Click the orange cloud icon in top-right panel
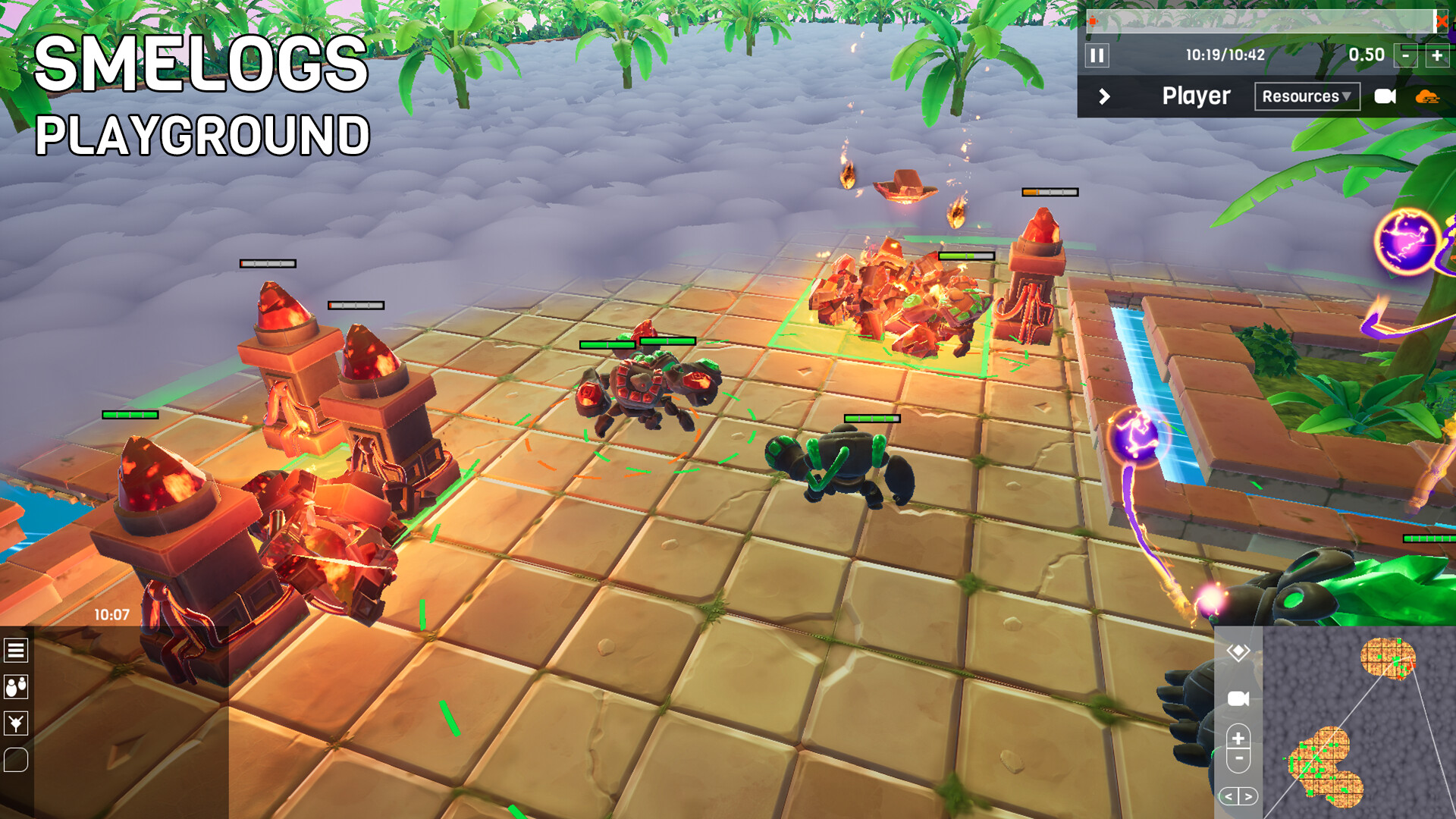The height and width of the screenshot is (819, 1456). [x=1429, y=96]
